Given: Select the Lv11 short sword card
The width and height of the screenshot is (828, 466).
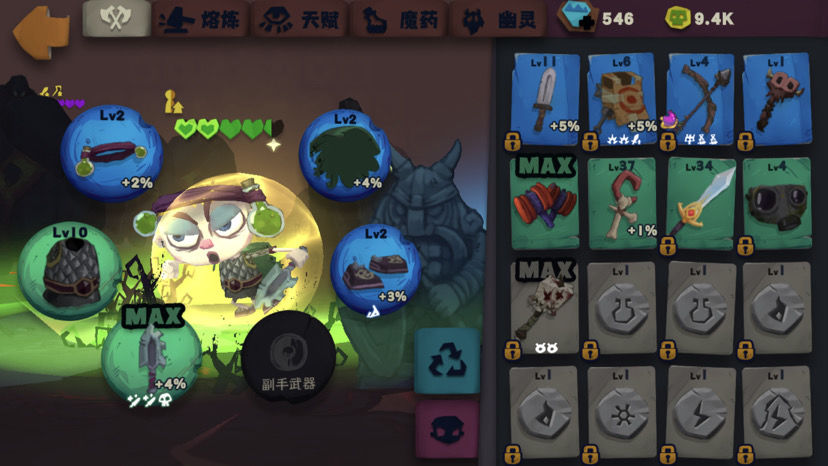Looking at the screenshot, I should coord(547,97).
